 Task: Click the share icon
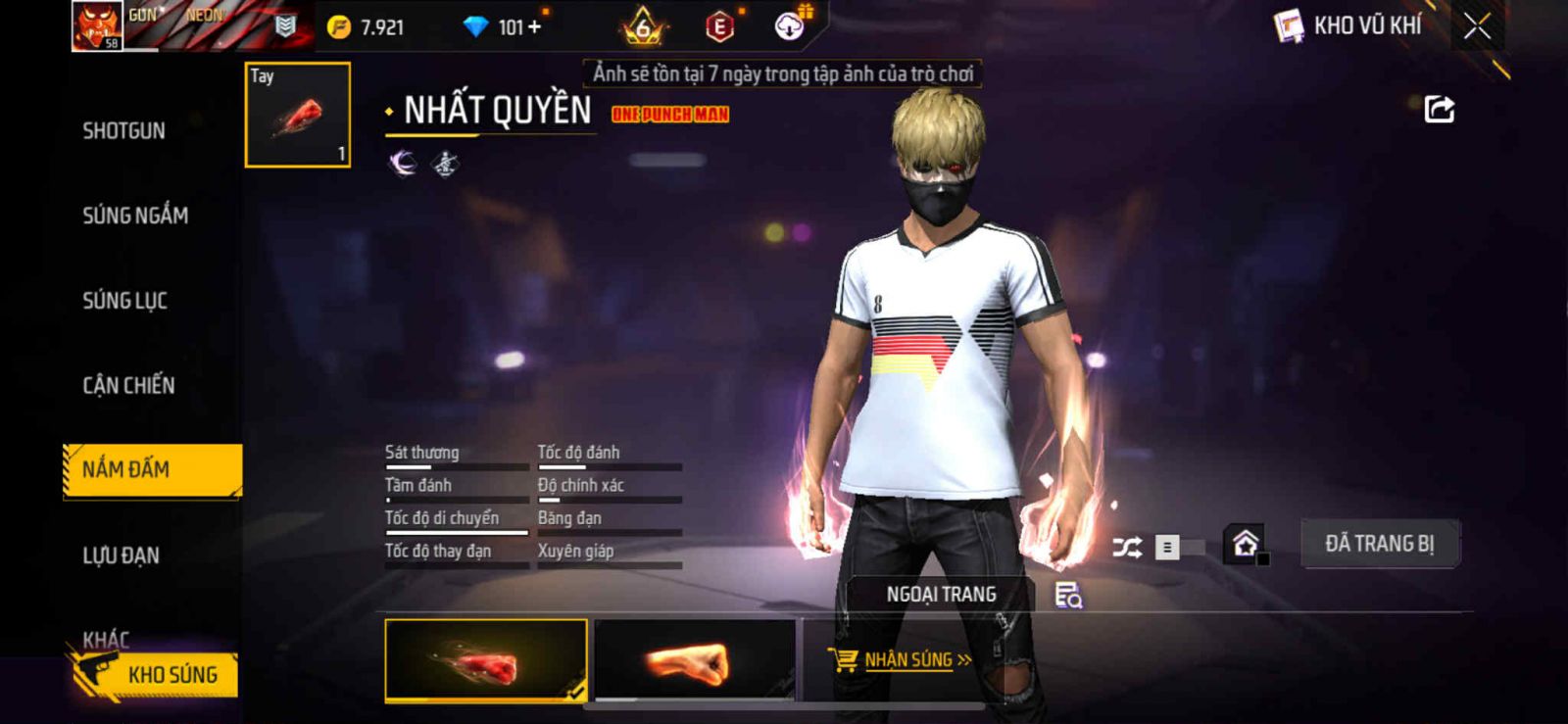point(1439,109)
